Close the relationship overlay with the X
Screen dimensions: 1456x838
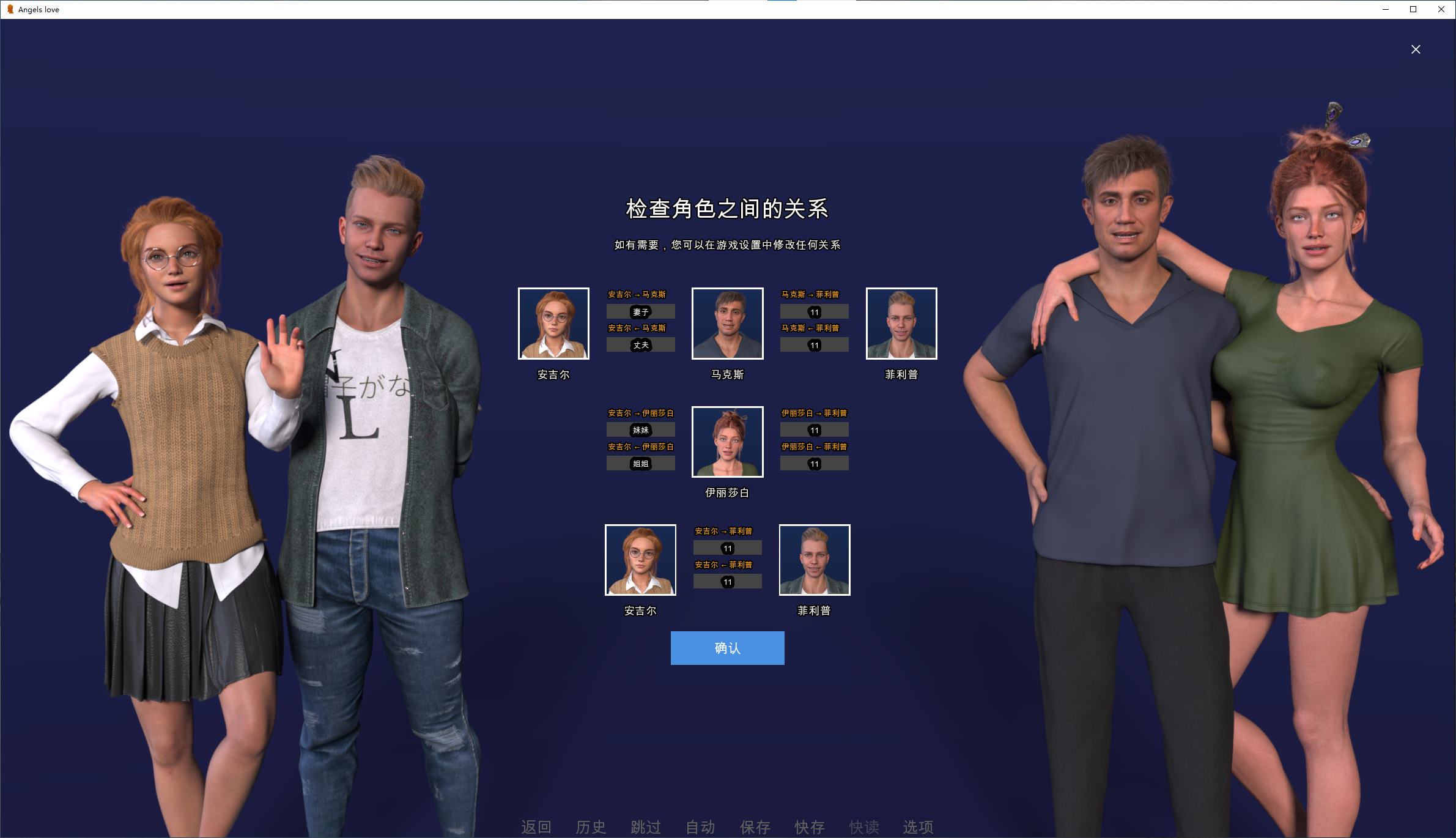[x=1416, y=49]
